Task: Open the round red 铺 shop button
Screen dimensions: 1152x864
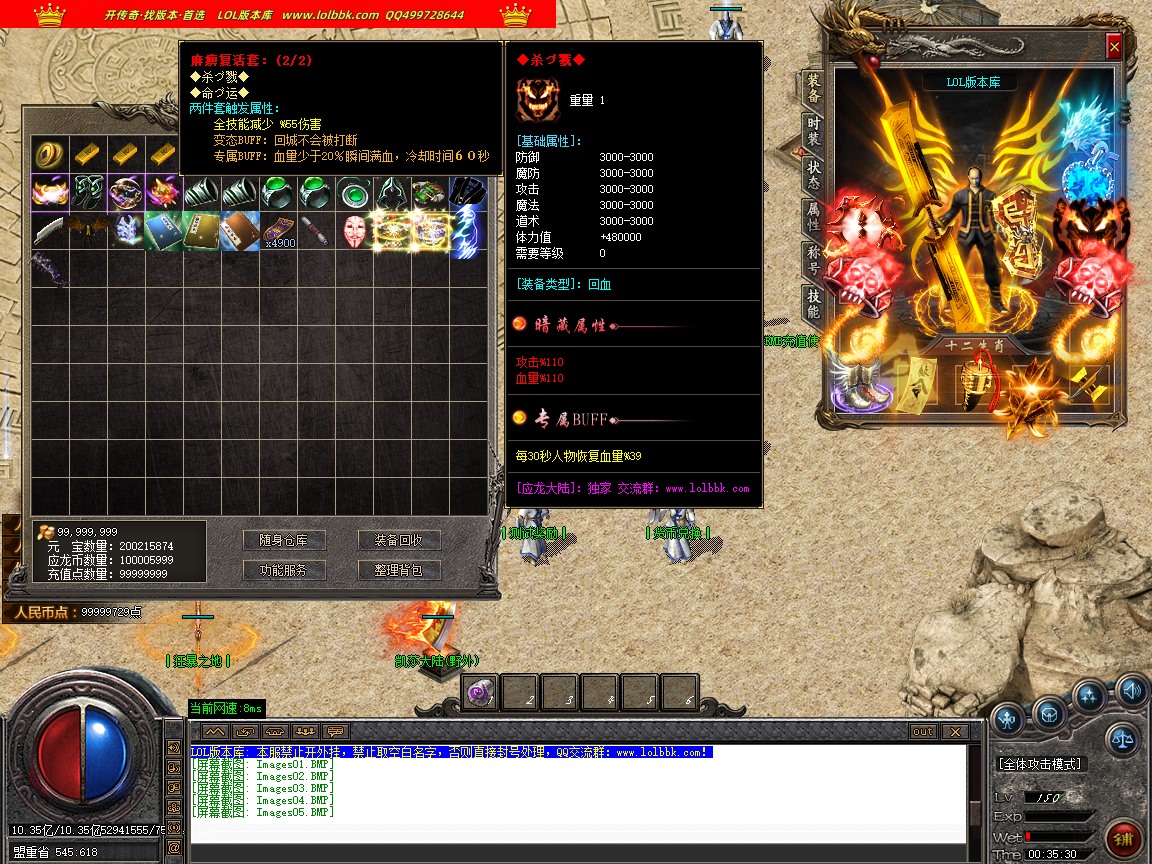Action: tap(1123, 838)
